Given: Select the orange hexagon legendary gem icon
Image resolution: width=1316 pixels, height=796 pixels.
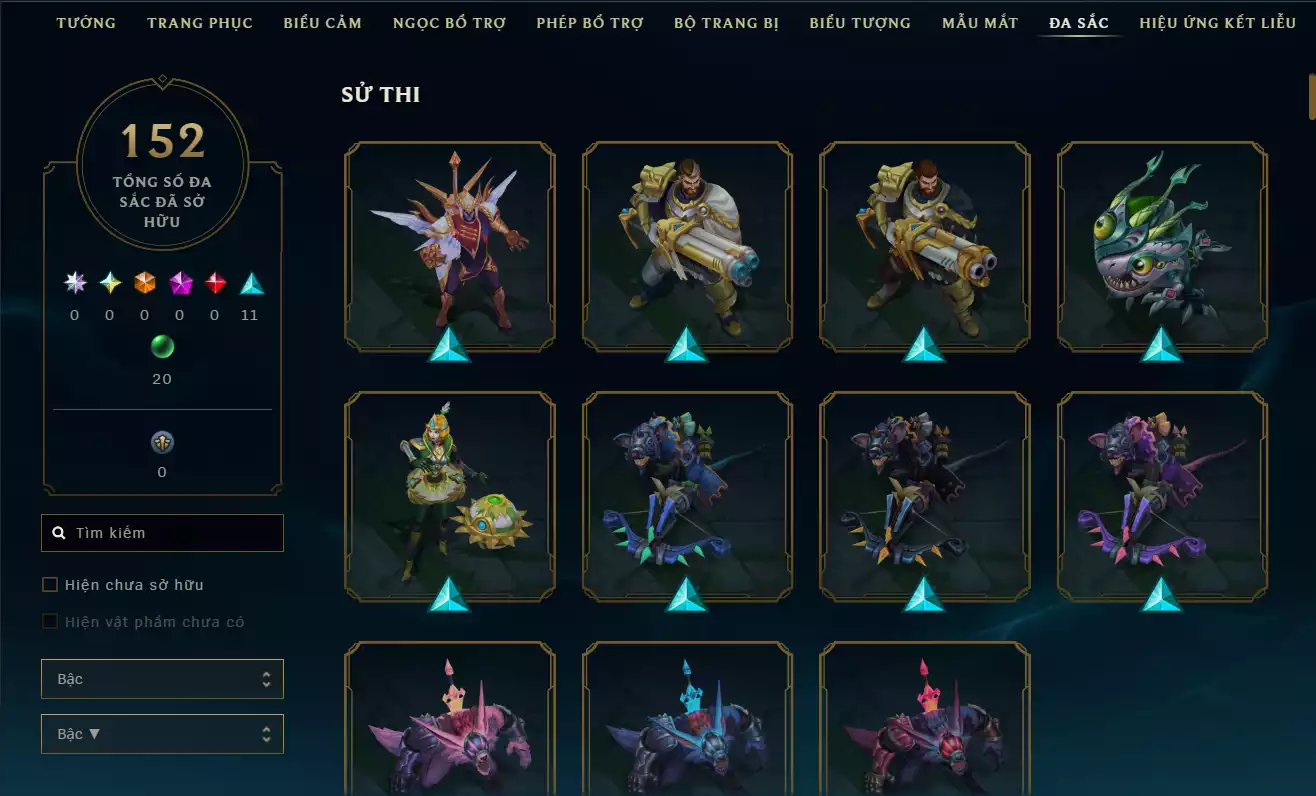Looking at the screenshot, I should pyautogui.click(x=143, y=285).
